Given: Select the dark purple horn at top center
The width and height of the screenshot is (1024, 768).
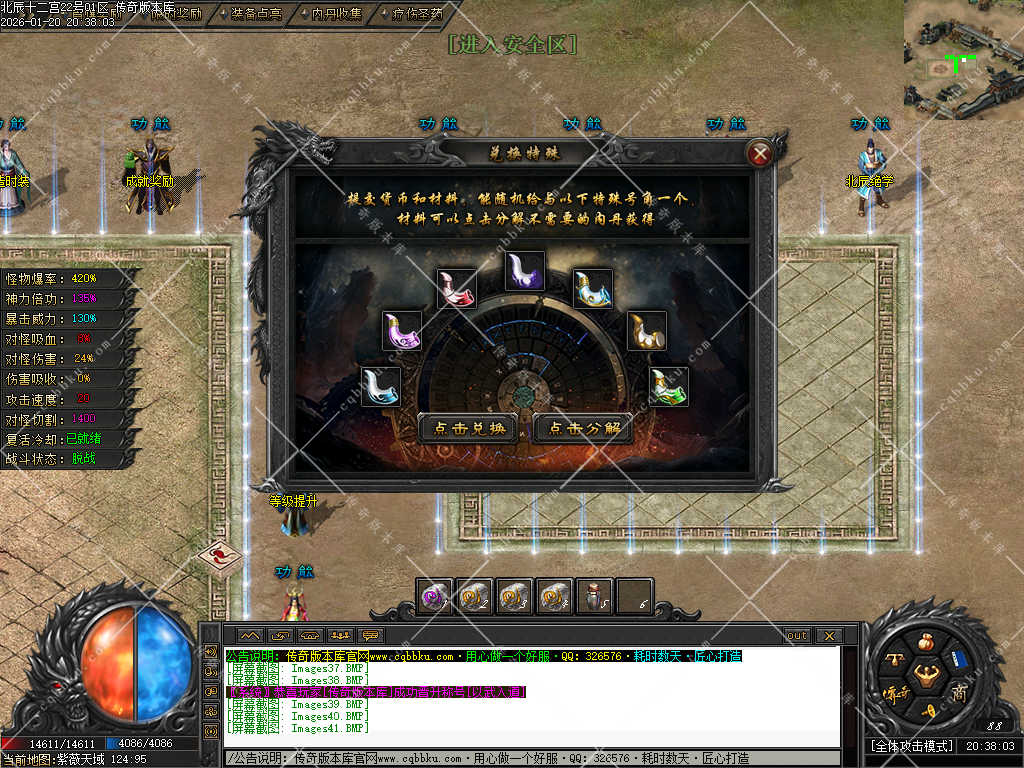Looking at the screenshot, I should coord(524,271).
